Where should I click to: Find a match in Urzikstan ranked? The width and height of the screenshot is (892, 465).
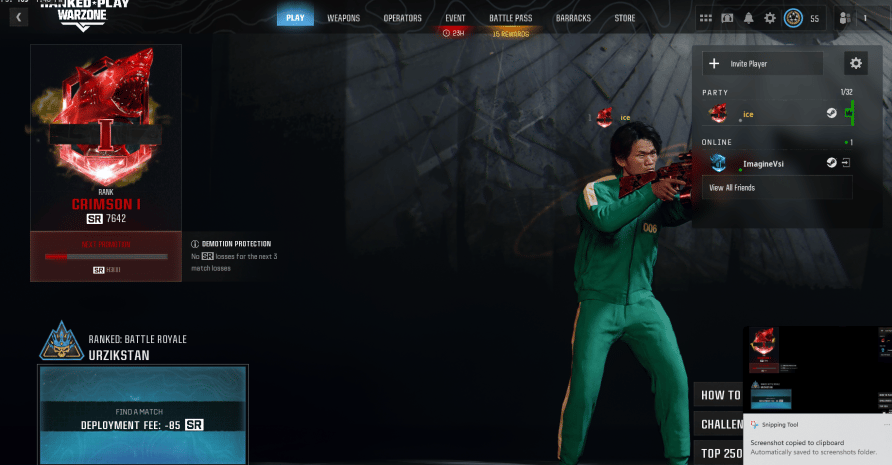[142, 417]
